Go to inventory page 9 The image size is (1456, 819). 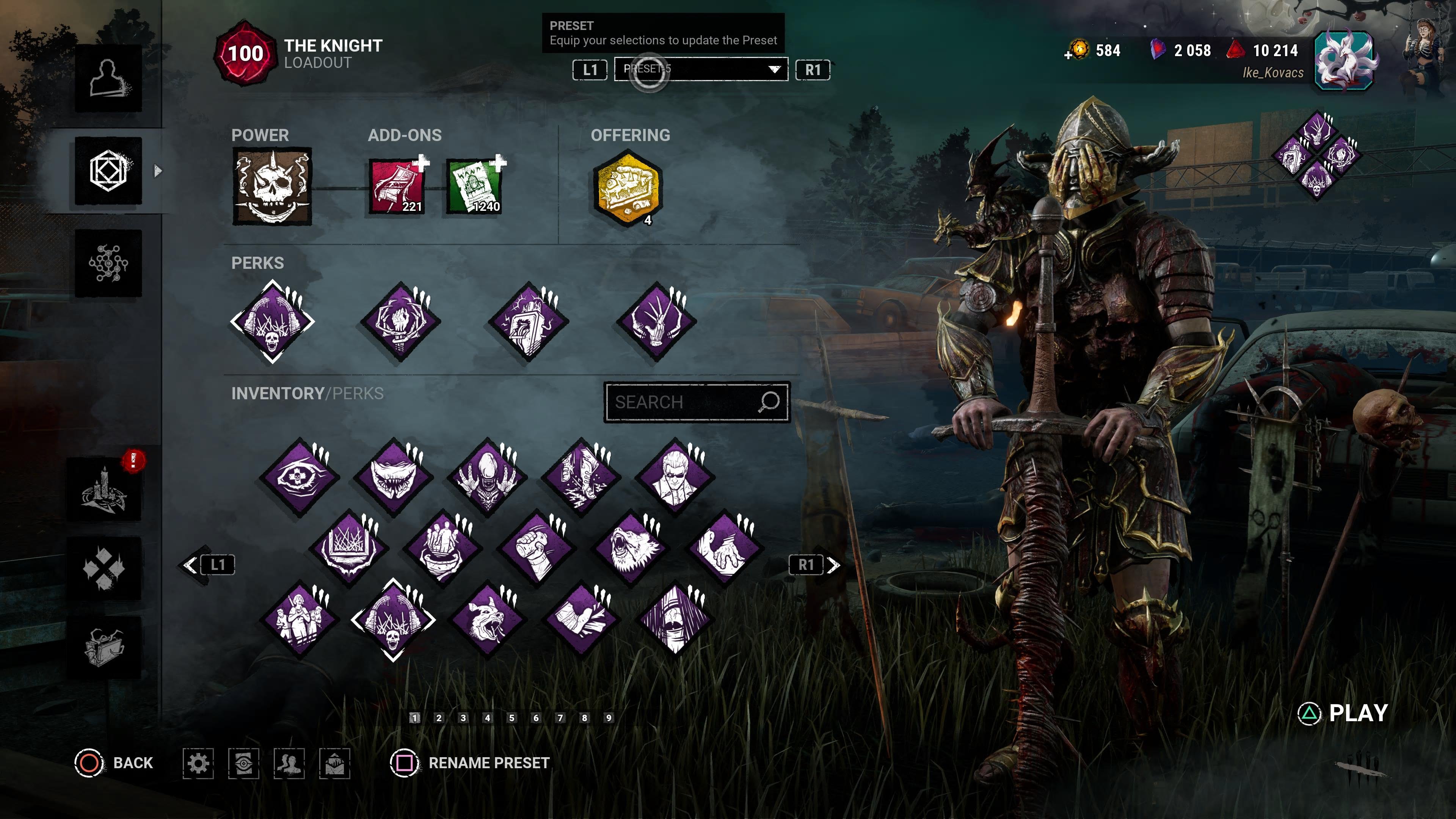(x=609, y=718)
